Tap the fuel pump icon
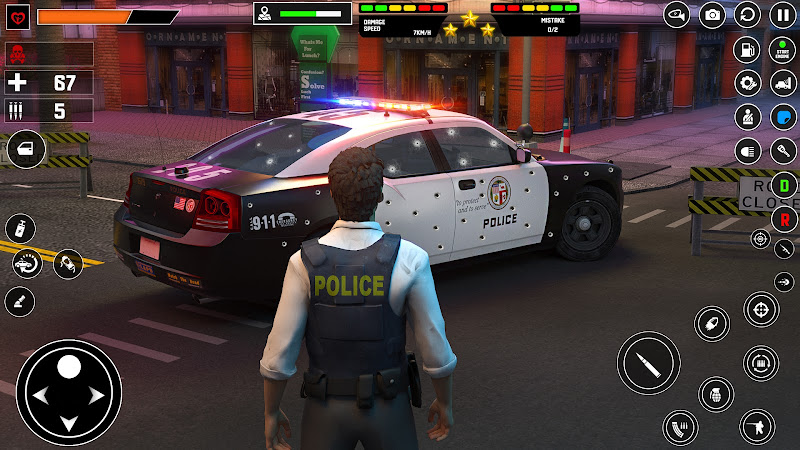The height and width of the screenshot is (450, 800). (x=747, y=49)
